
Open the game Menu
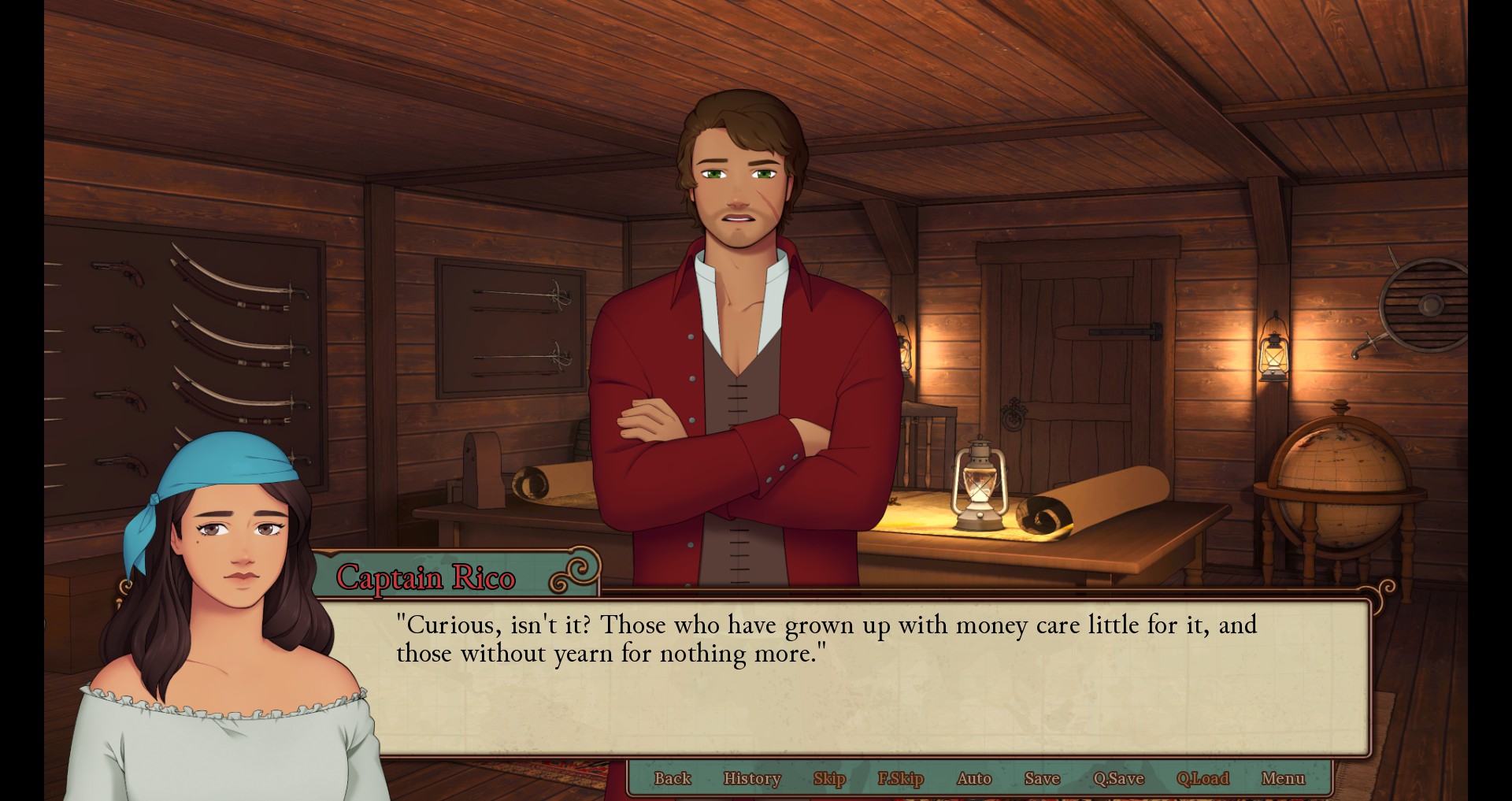tap(1284, 778)
